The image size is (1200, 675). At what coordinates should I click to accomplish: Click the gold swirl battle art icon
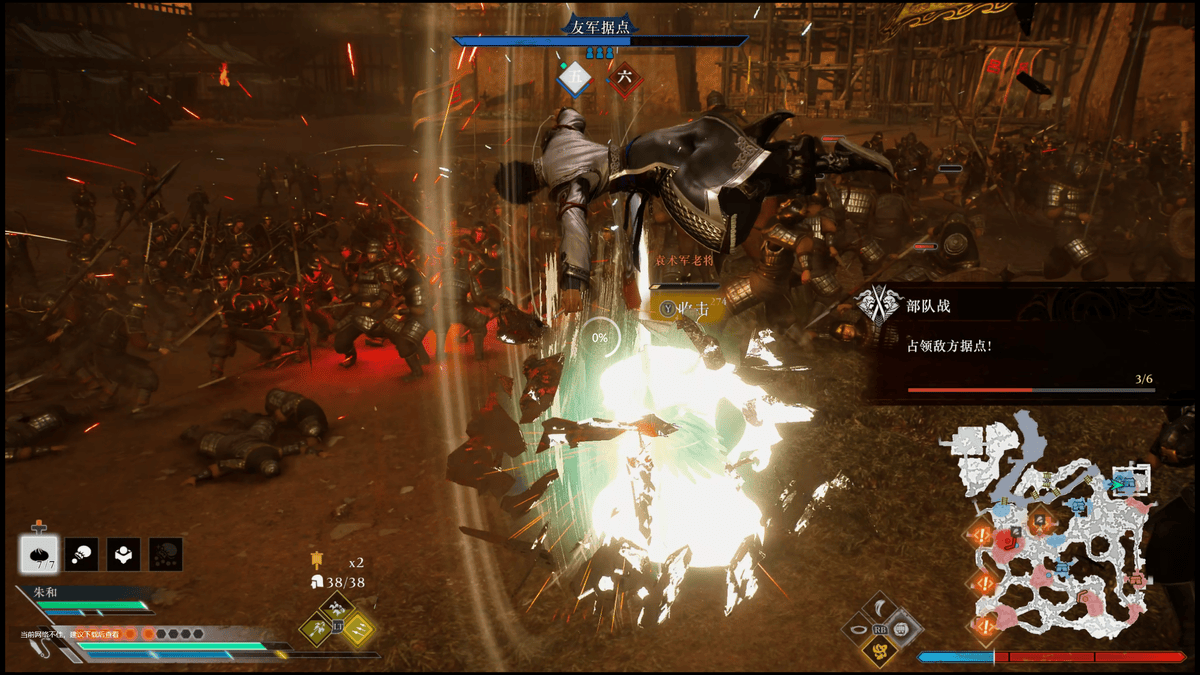(x=881, y=651)
